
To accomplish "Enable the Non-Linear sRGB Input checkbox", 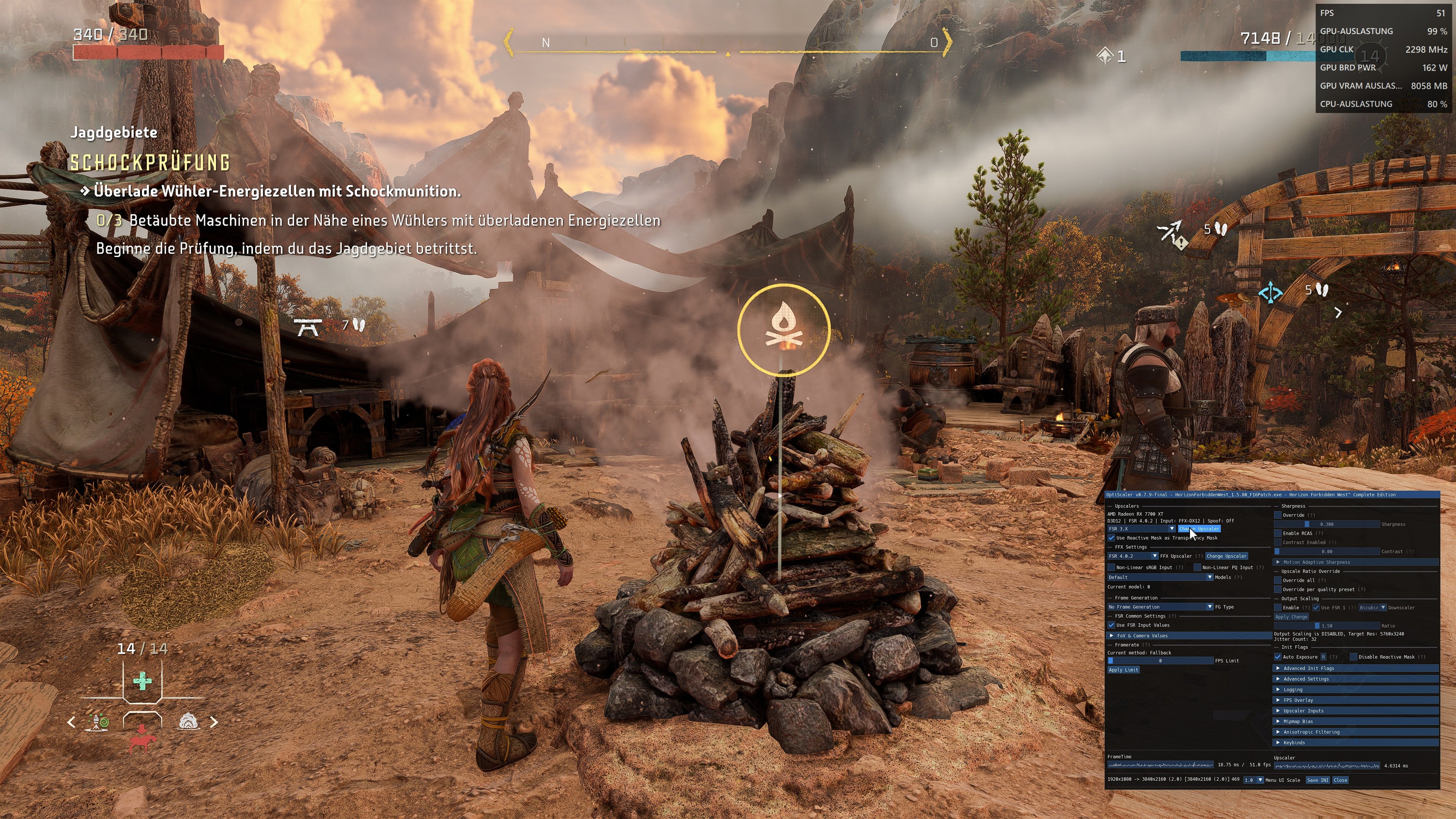I will pyautogui.click(x=1111, y=568).
